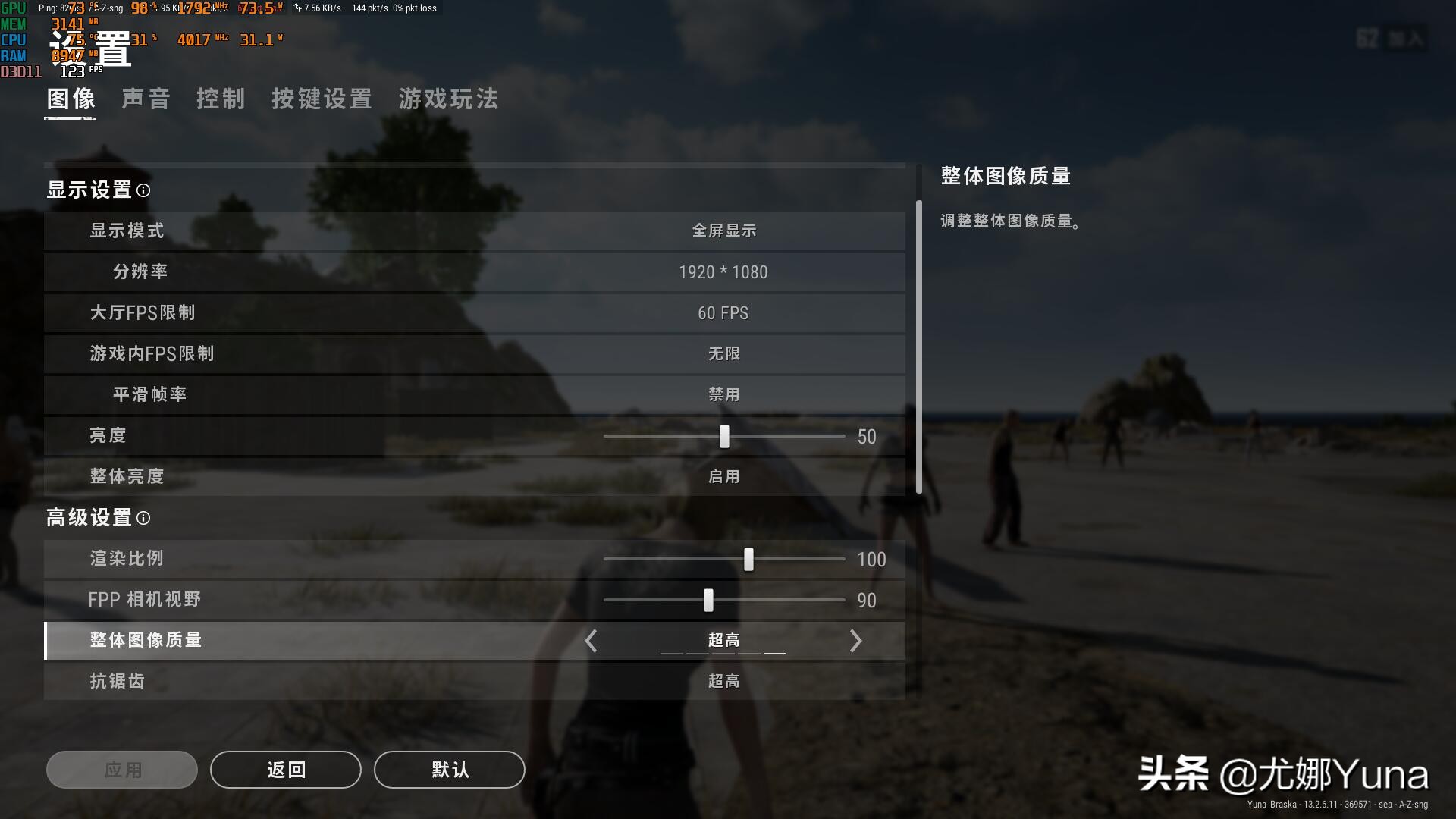
Task: Switch to the 声音 settings tab
Action: [146, 99]
